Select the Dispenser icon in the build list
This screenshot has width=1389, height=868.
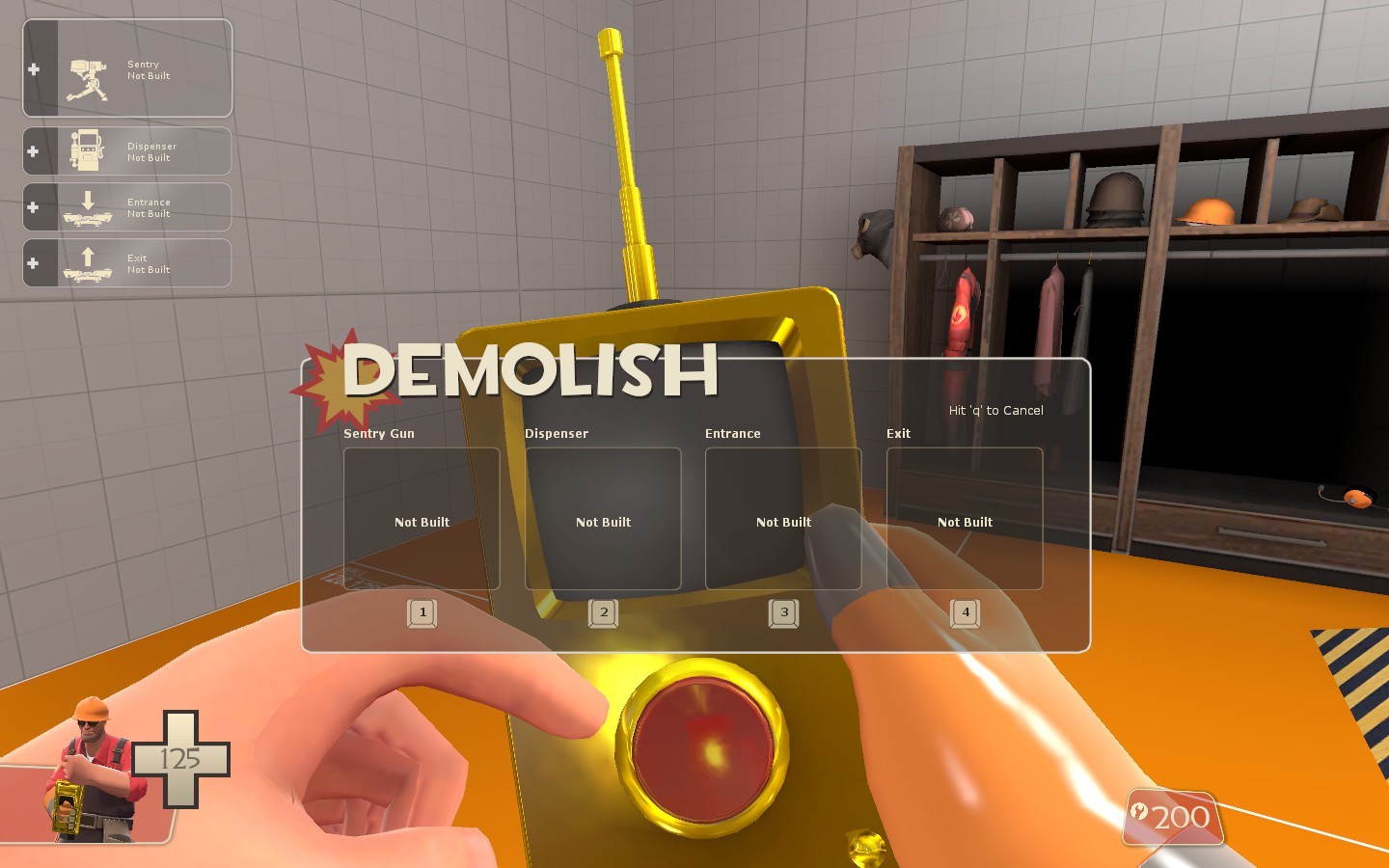pos(88,150)
